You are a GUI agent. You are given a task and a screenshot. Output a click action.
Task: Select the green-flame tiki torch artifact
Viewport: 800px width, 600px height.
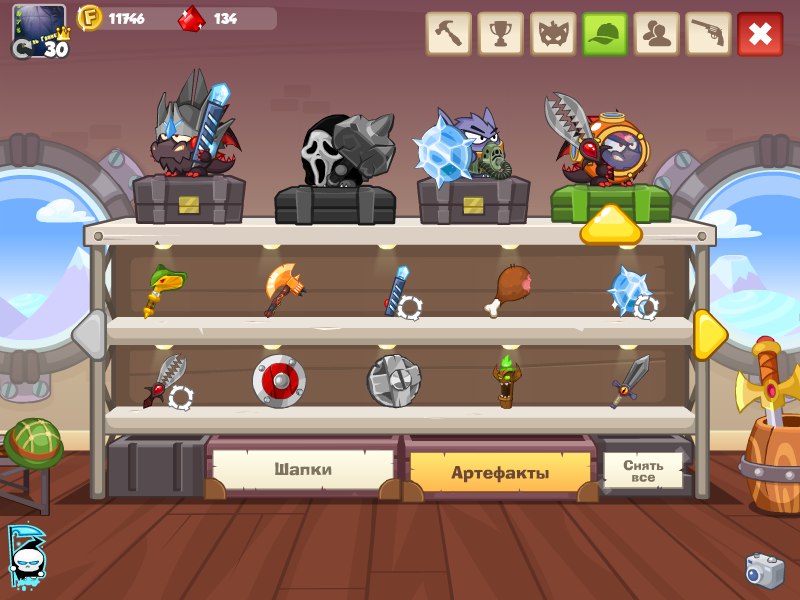point(507,381)
